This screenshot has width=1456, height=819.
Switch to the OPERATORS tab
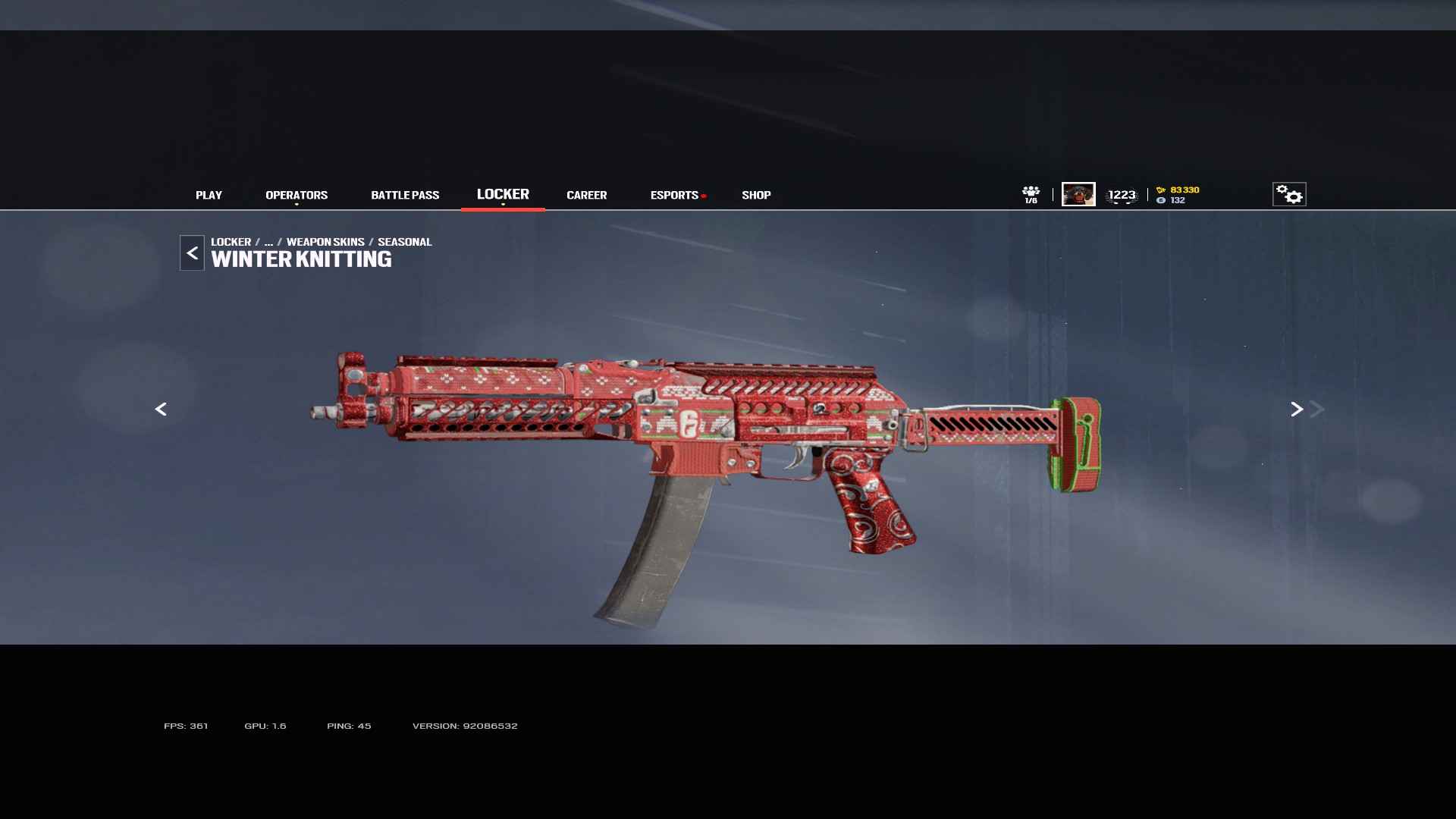297,195
